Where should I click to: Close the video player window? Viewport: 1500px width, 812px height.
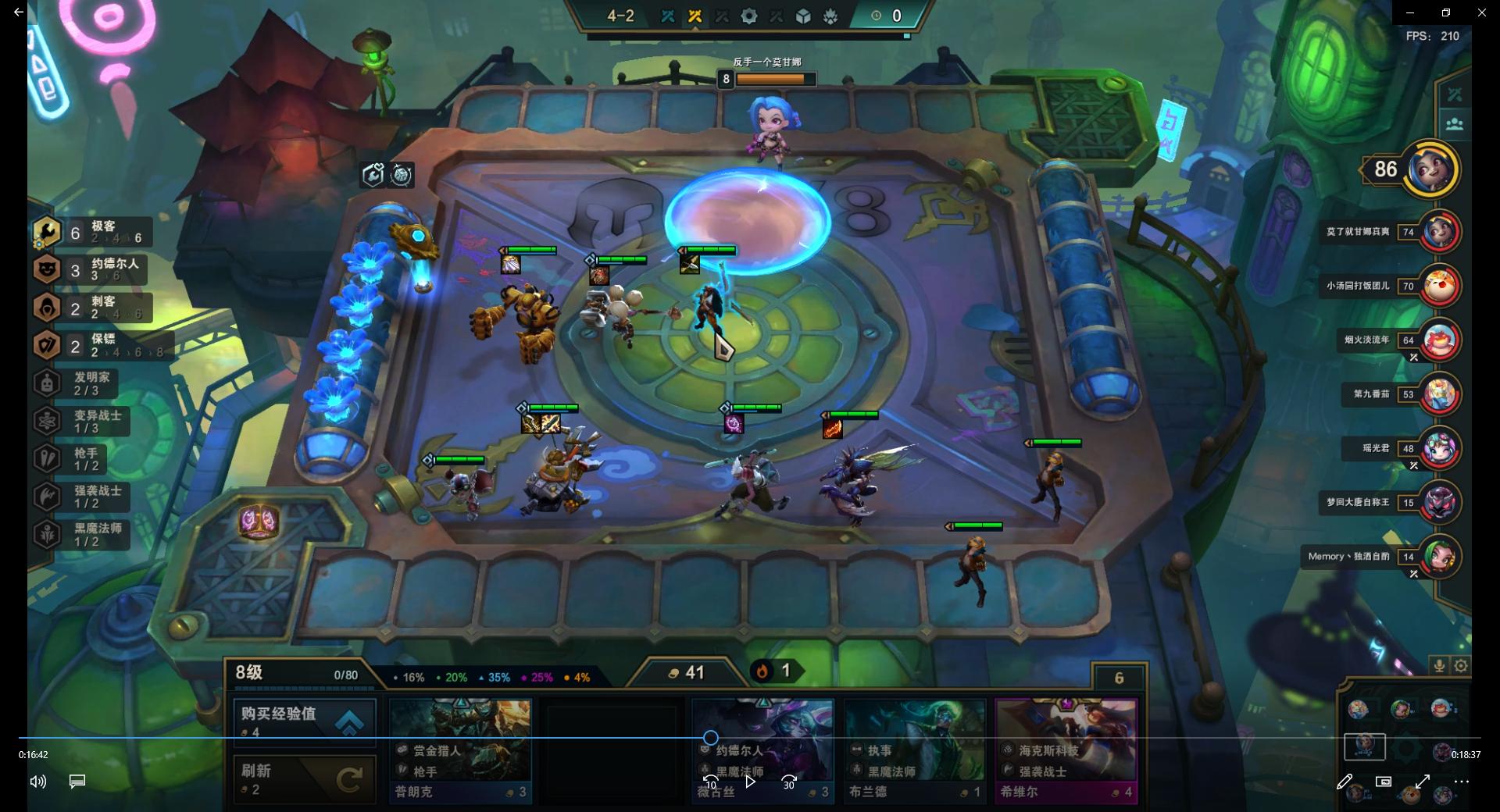click(x=1481, y=12)
